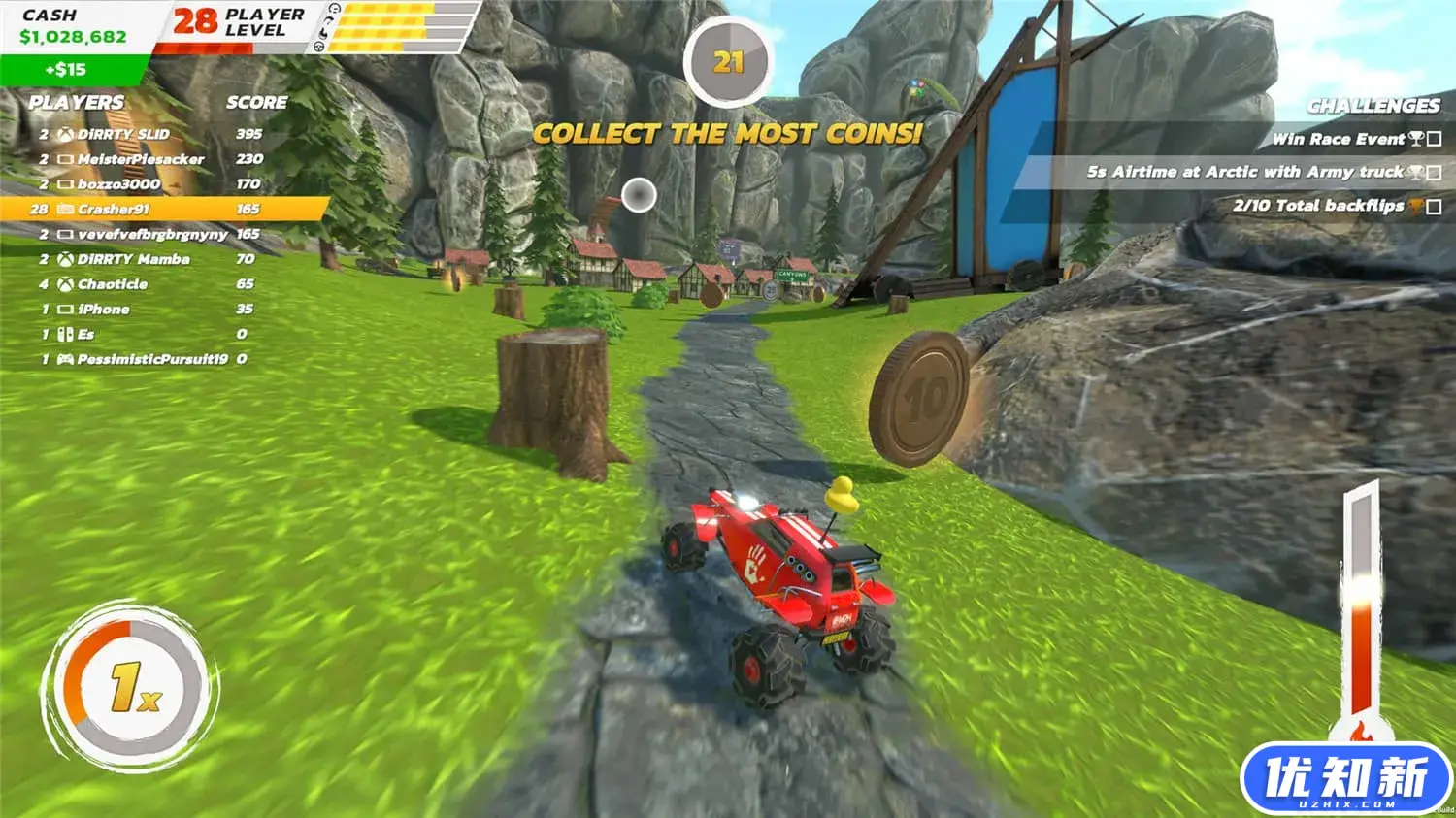Click the gamepad icon beside PessimisticPursuit19
This screenshot has width=1456, height=818.
tap(66, 360)
